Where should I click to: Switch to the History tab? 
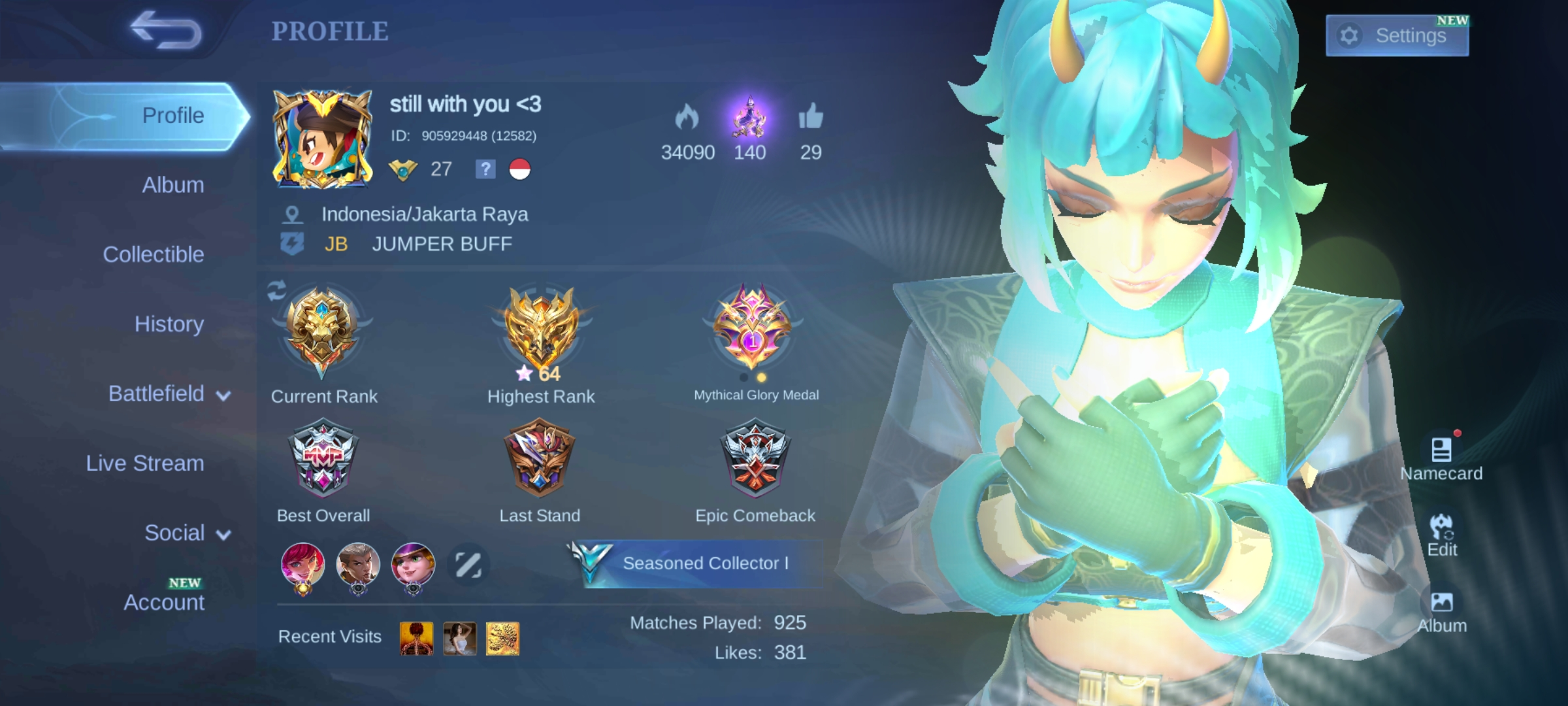(x=169, y=324)
